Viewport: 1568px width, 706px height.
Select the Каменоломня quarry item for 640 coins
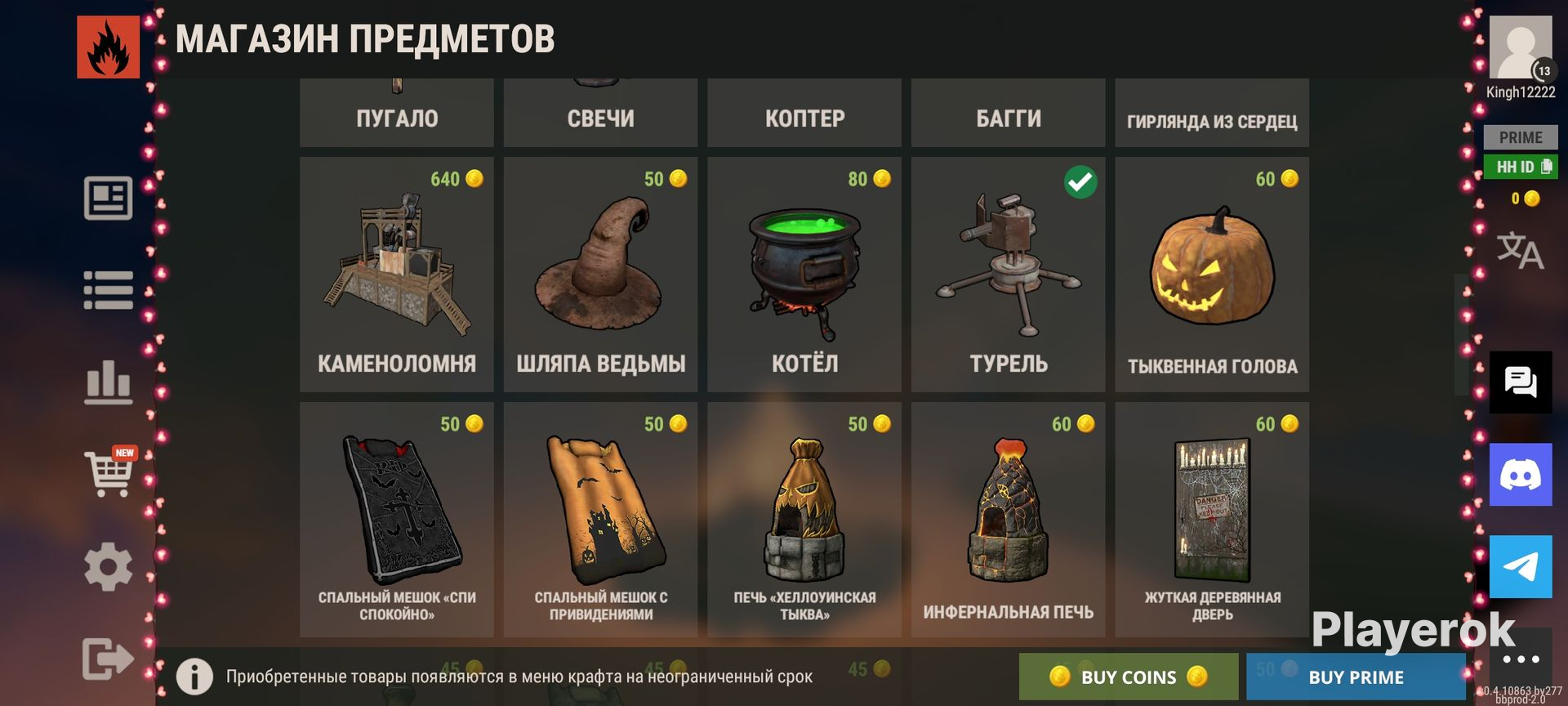click(397, 275)
